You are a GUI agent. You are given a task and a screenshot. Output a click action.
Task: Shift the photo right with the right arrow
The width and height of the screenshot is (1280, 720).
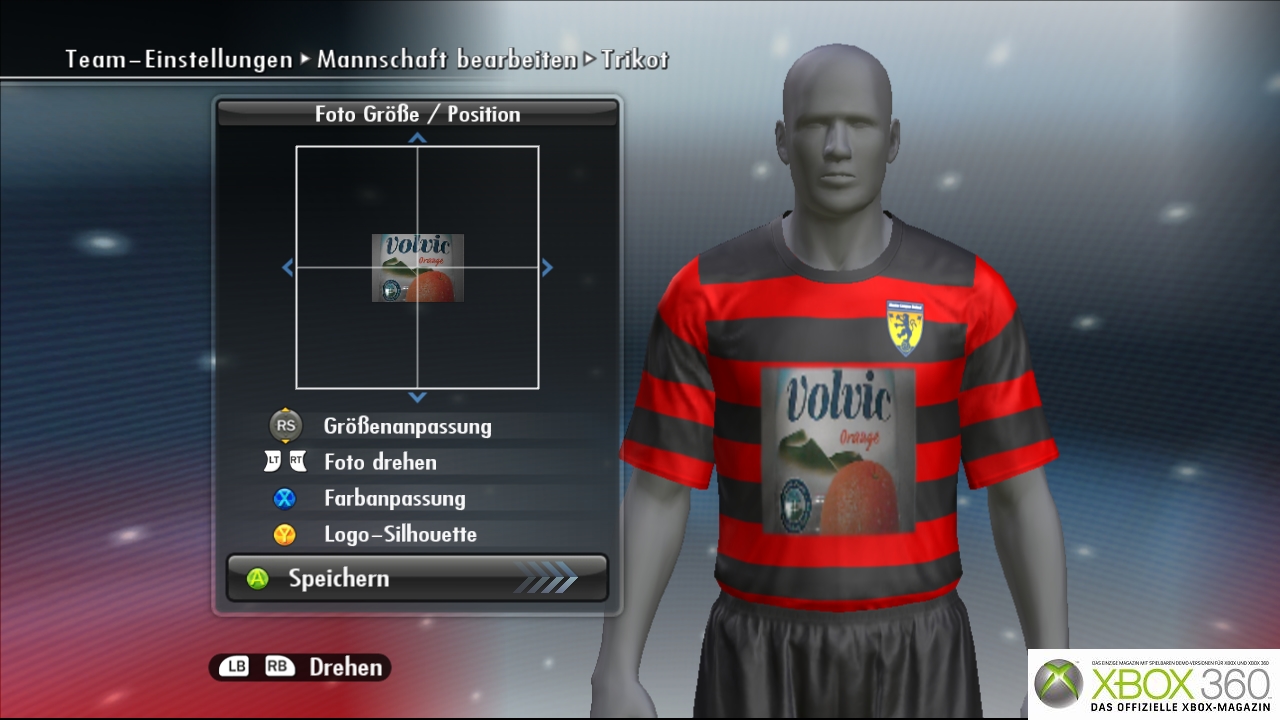[547, 268]
